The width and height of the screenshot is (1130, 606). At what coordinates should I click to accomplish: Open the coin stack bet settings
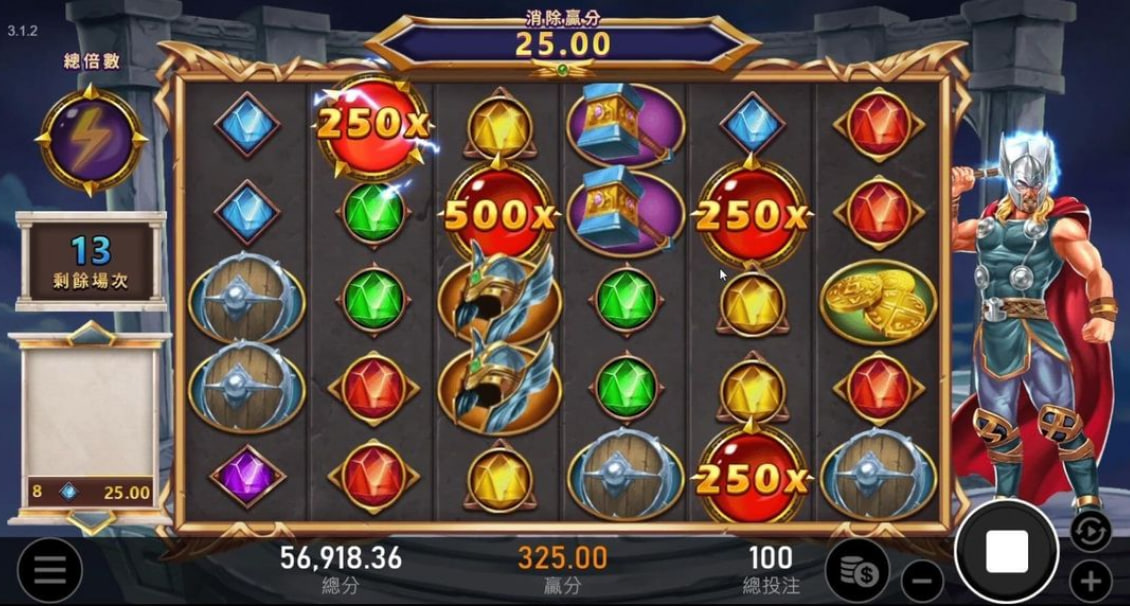click(859, 571)
